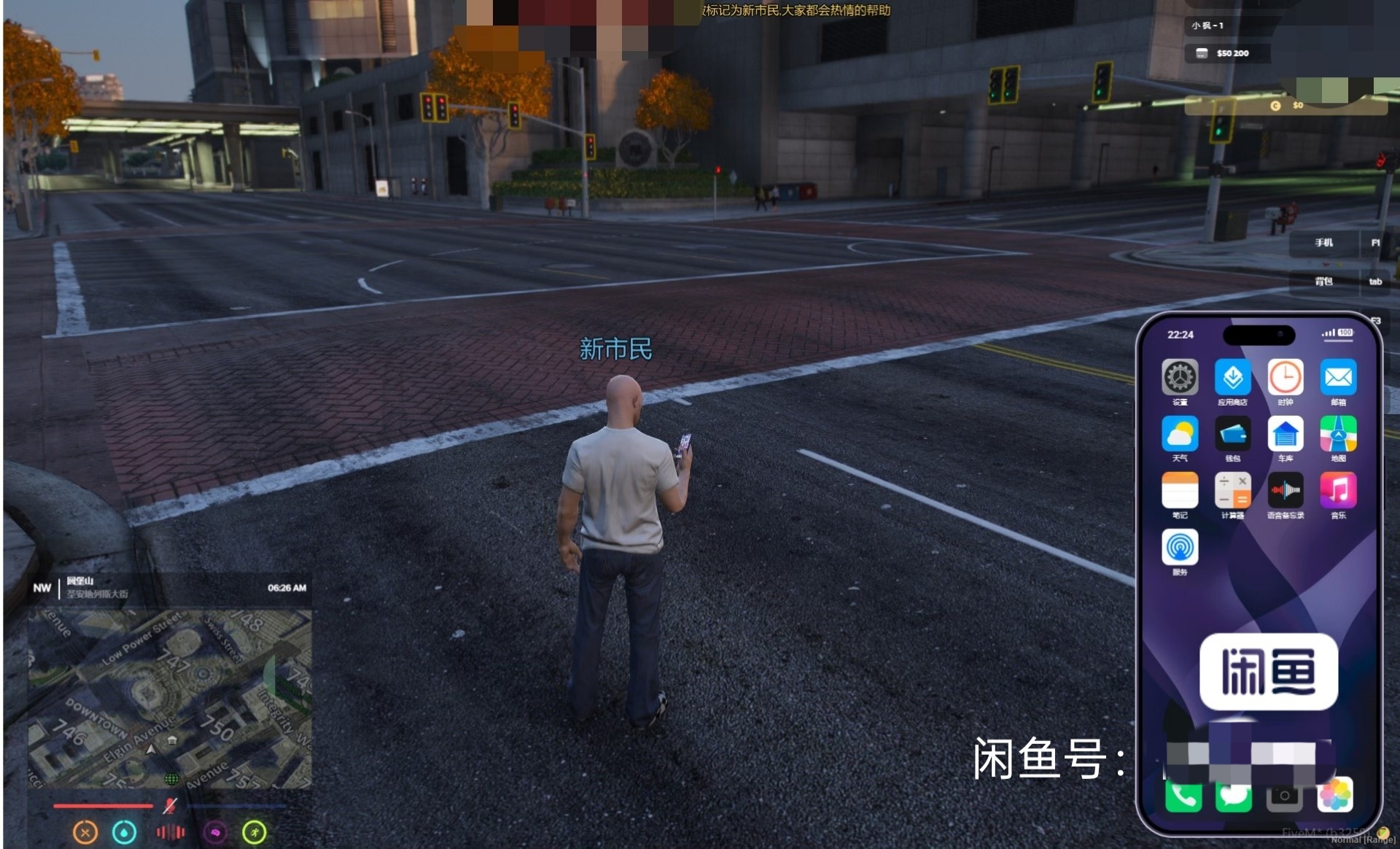This screenshot has height=849, width=1400.
Task: Launch the App Store (应用商店) app
Action: click(1232, 378)
